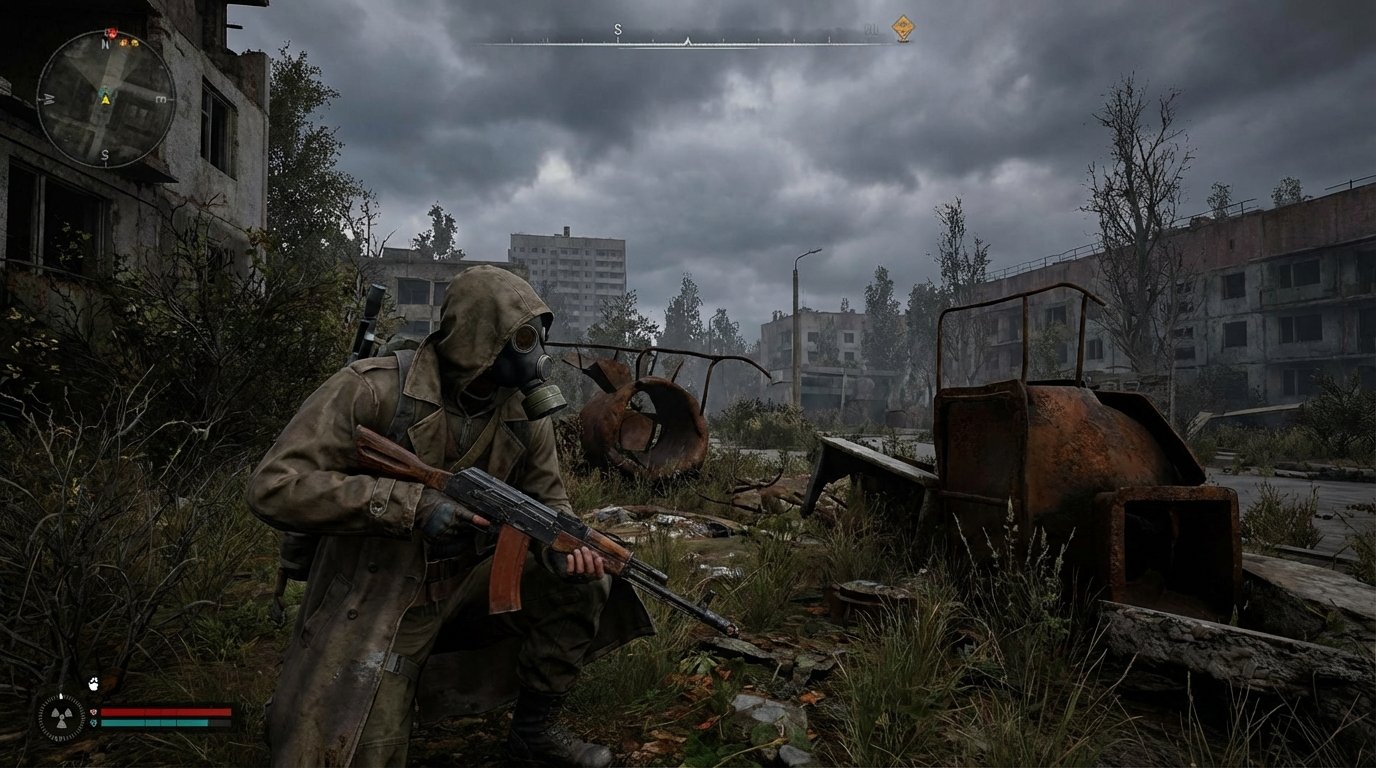This screenshot has width=1376, height=768.
Task: Click the red health bar
Action: 164,712
